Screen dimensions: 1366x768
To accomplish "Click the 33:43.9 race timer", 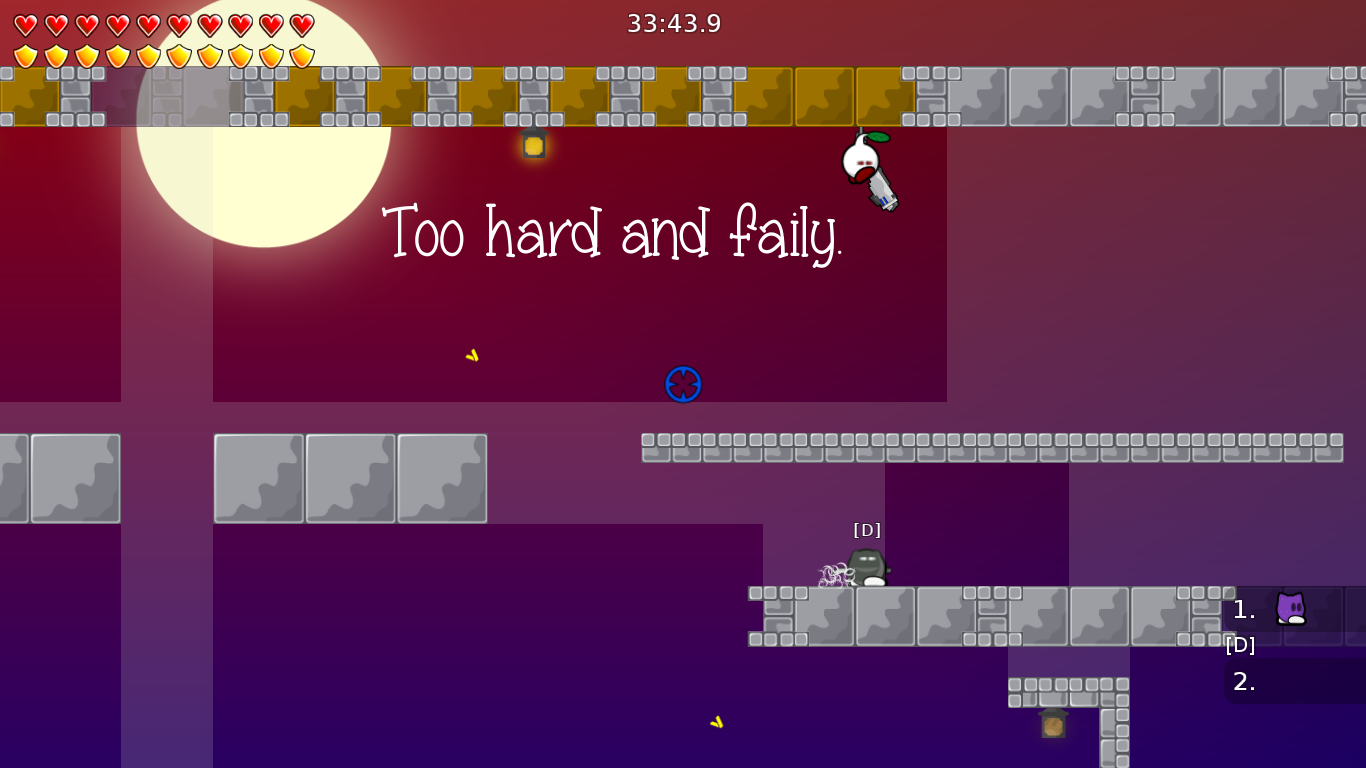I will (x=671, y=24).
